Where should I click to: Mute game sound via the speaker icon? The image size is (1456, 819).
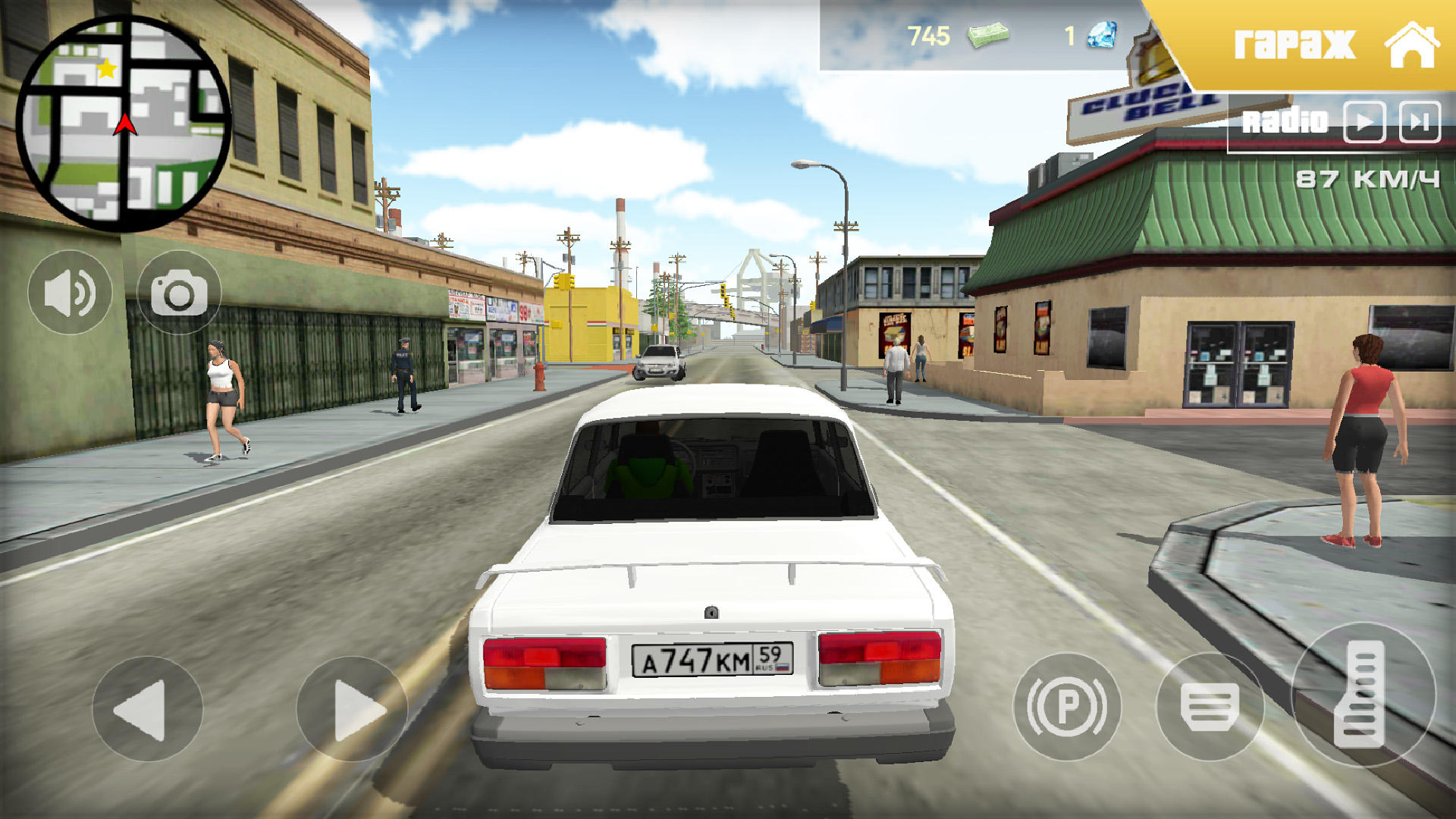(69, 292)
